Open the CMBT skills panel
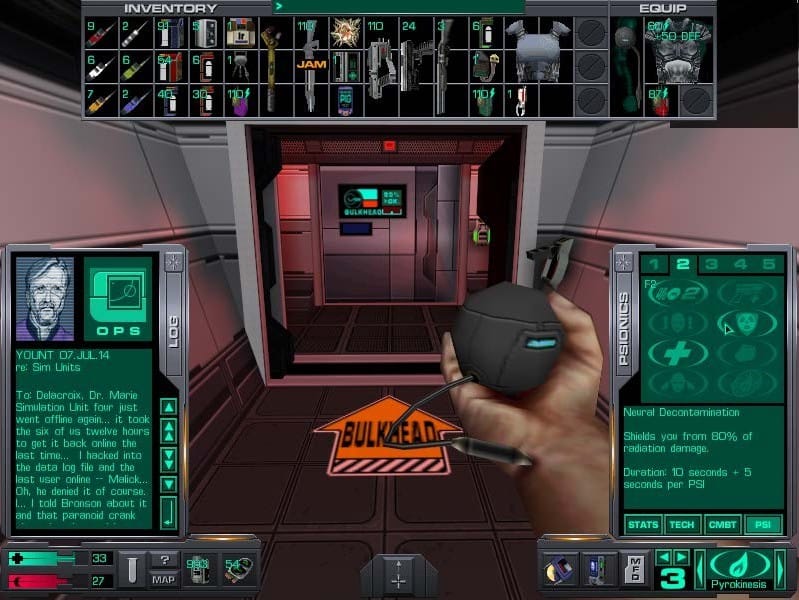This screenshot has width=799, height=600. coord(721,524)
